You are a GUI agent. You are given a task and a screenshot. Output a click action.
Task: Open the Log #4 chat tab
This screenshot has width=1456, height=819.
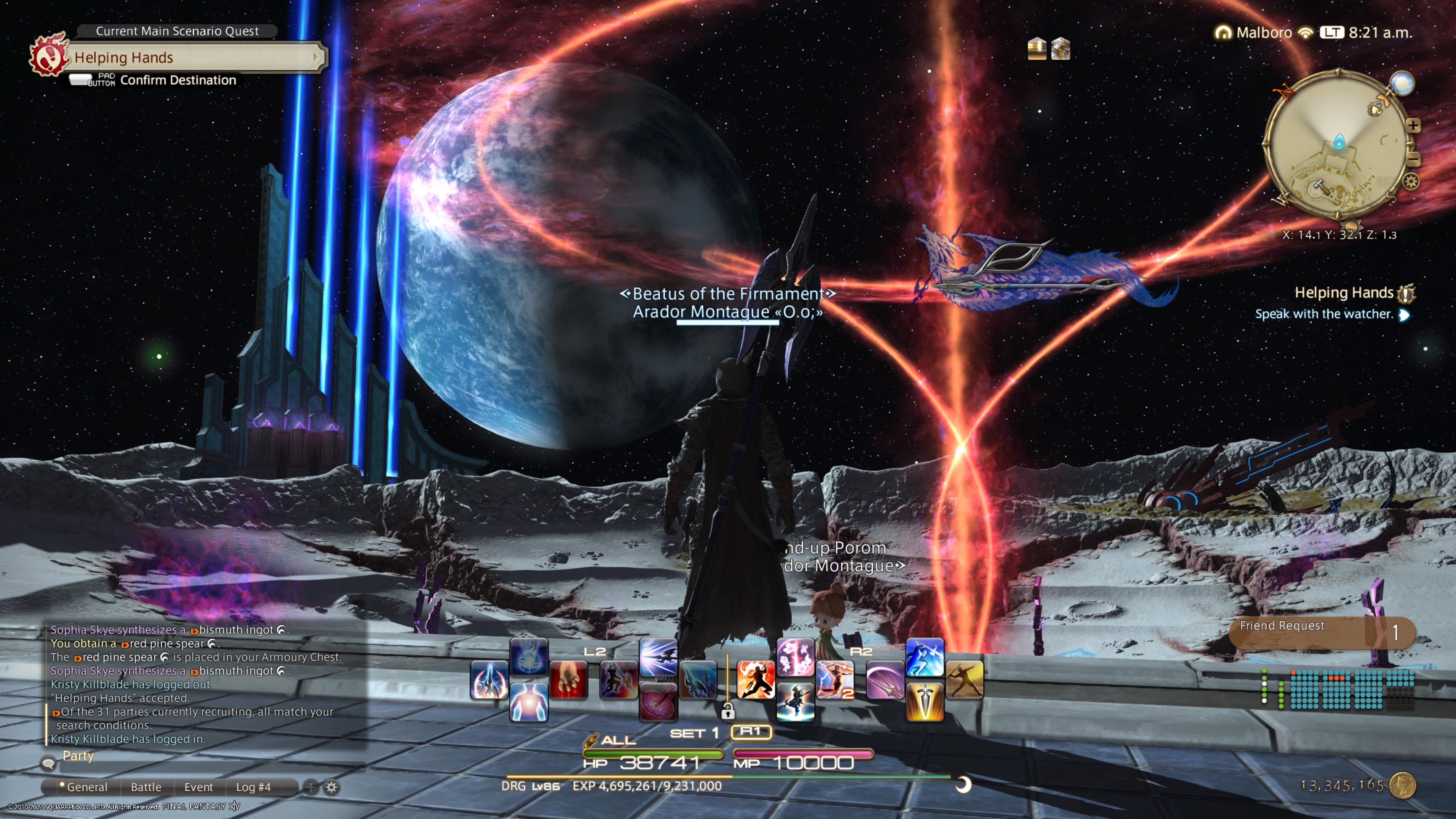(x=253, y=787)
